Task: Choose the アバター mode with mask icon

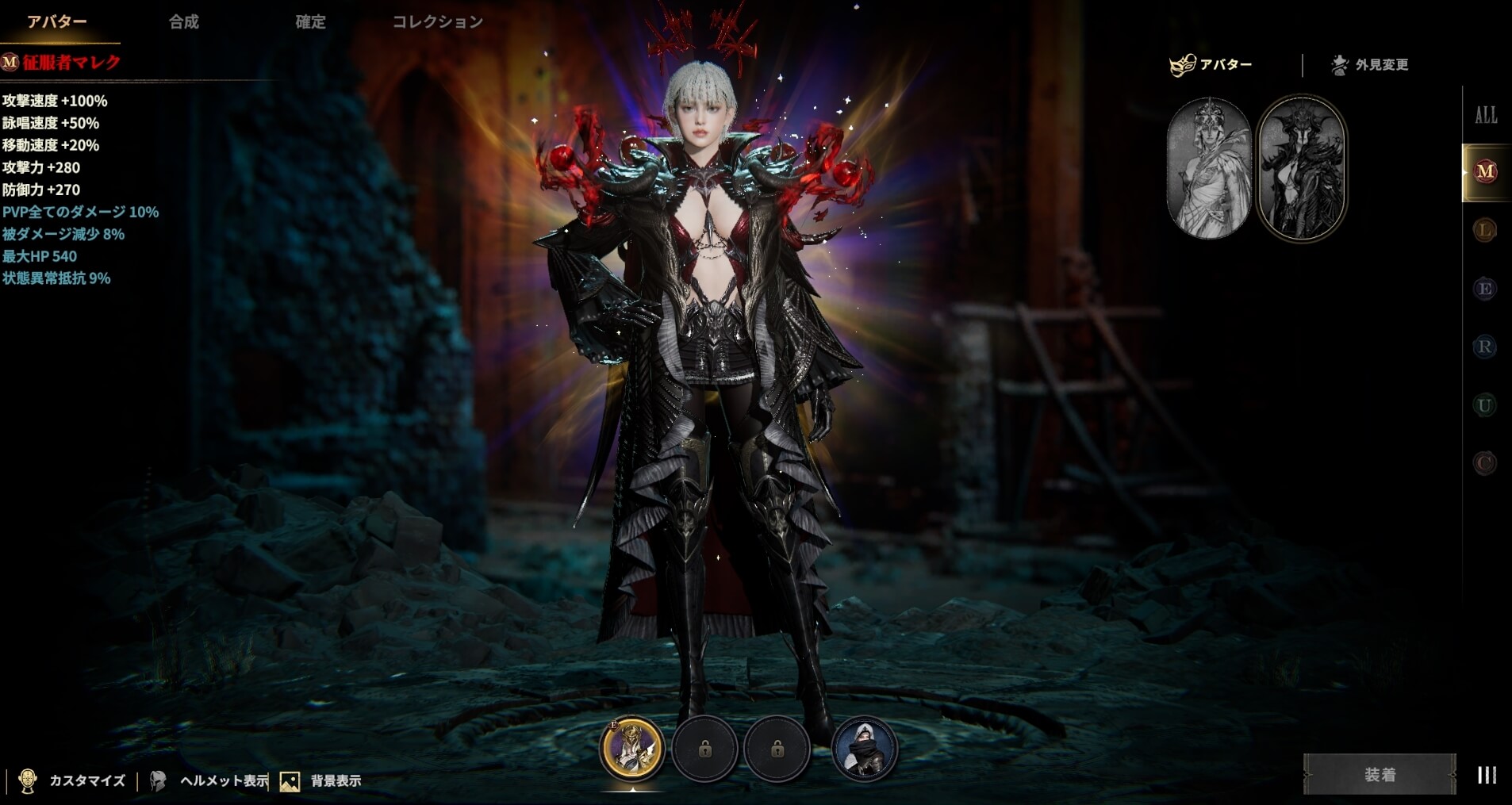Action: click(x=1211, y=64)
